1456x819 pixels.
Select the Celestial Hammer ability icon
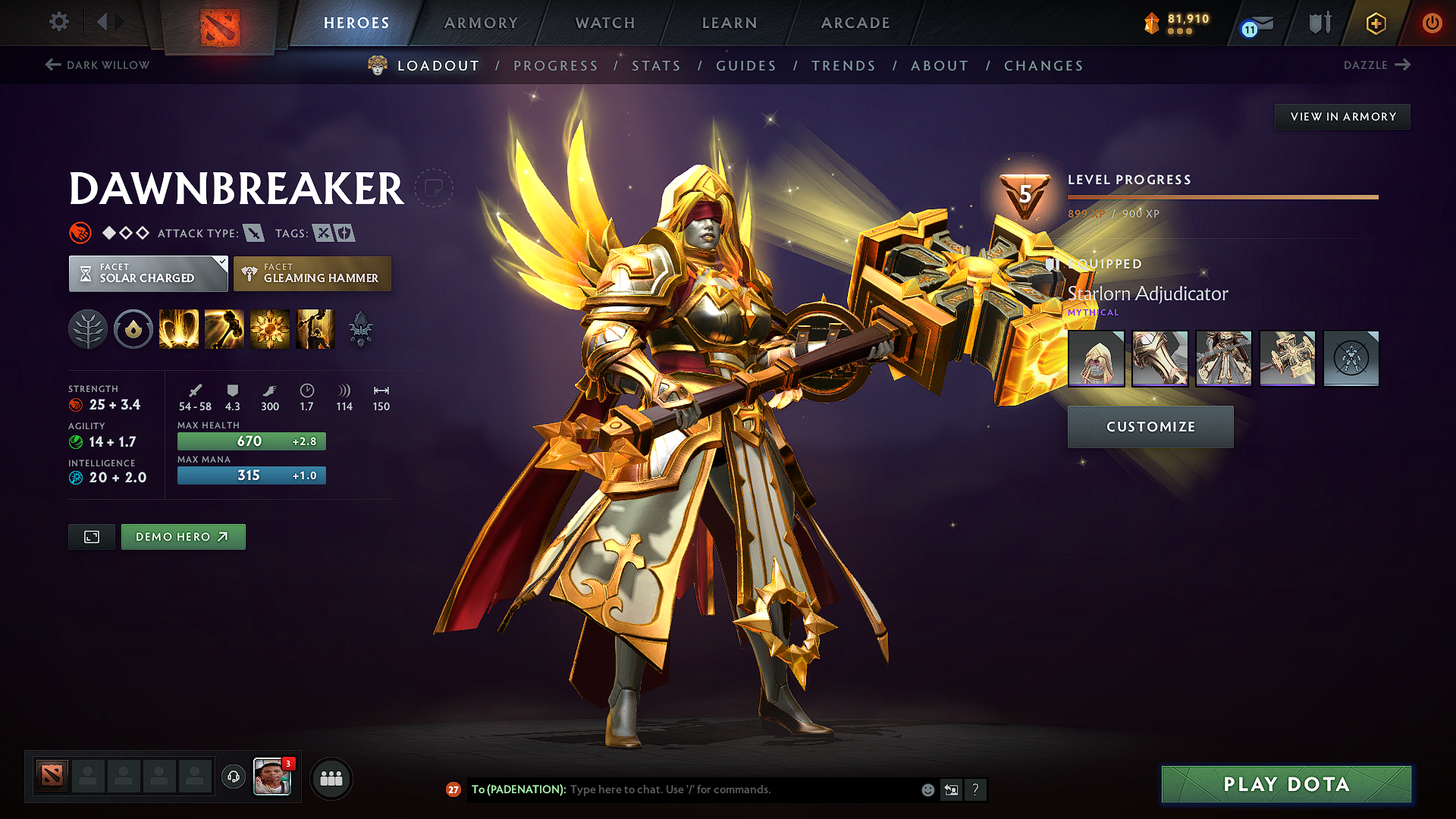224,328
